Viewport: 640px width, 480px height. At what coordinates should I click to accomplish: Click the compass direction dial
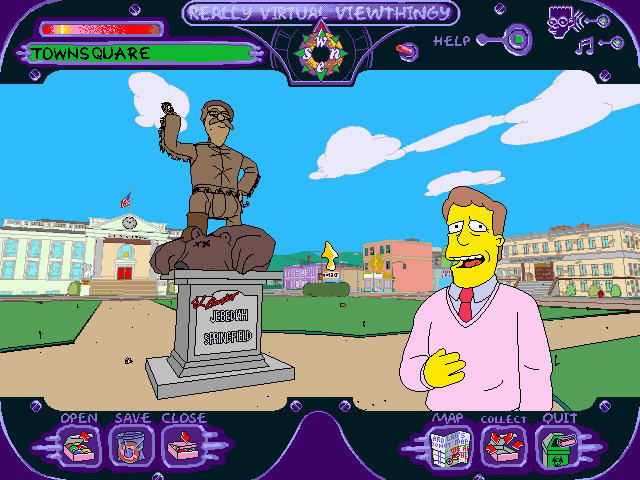point(320,46)
